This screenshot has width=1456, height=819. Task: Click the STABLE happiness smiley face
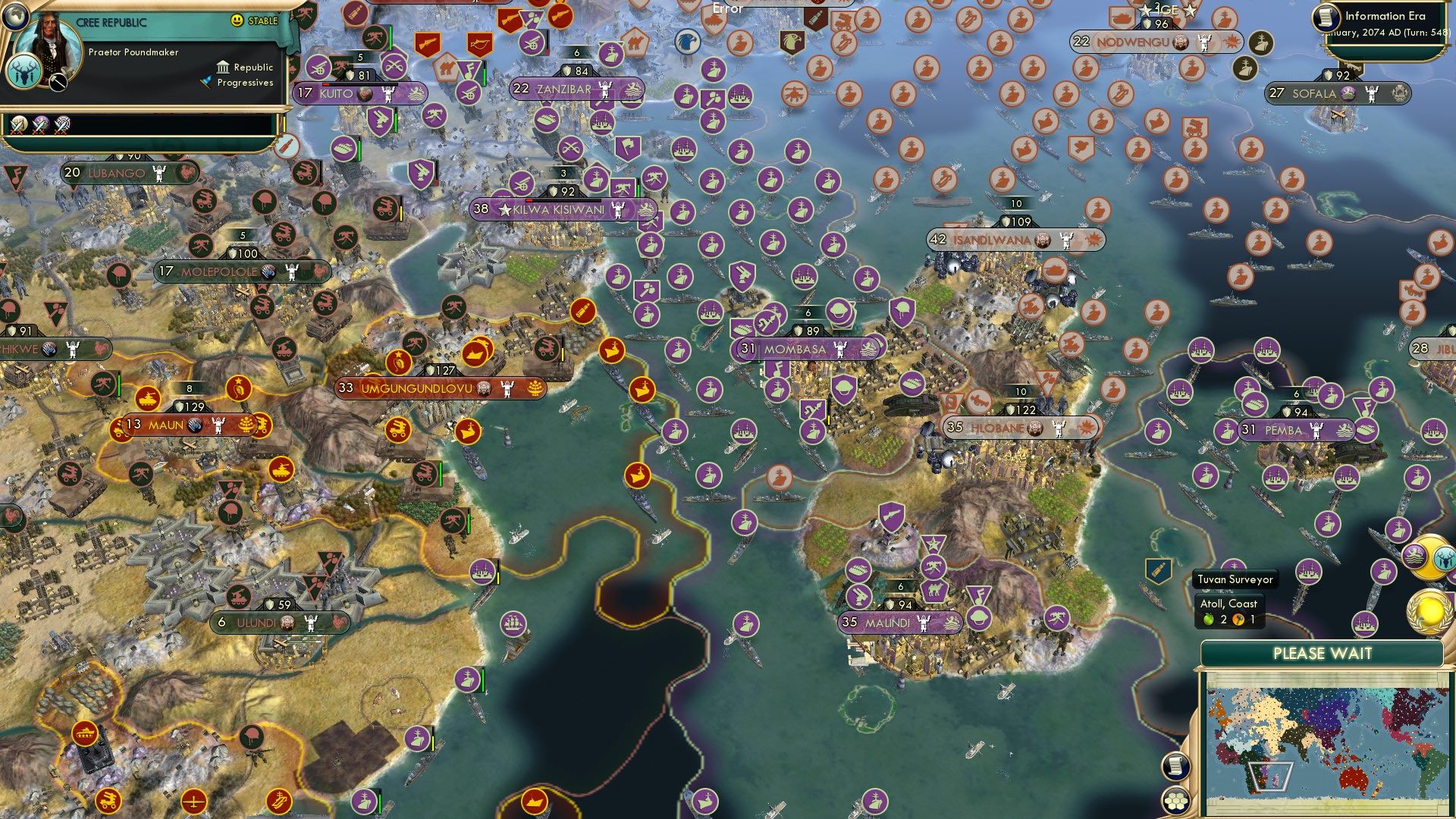(237, 20)
